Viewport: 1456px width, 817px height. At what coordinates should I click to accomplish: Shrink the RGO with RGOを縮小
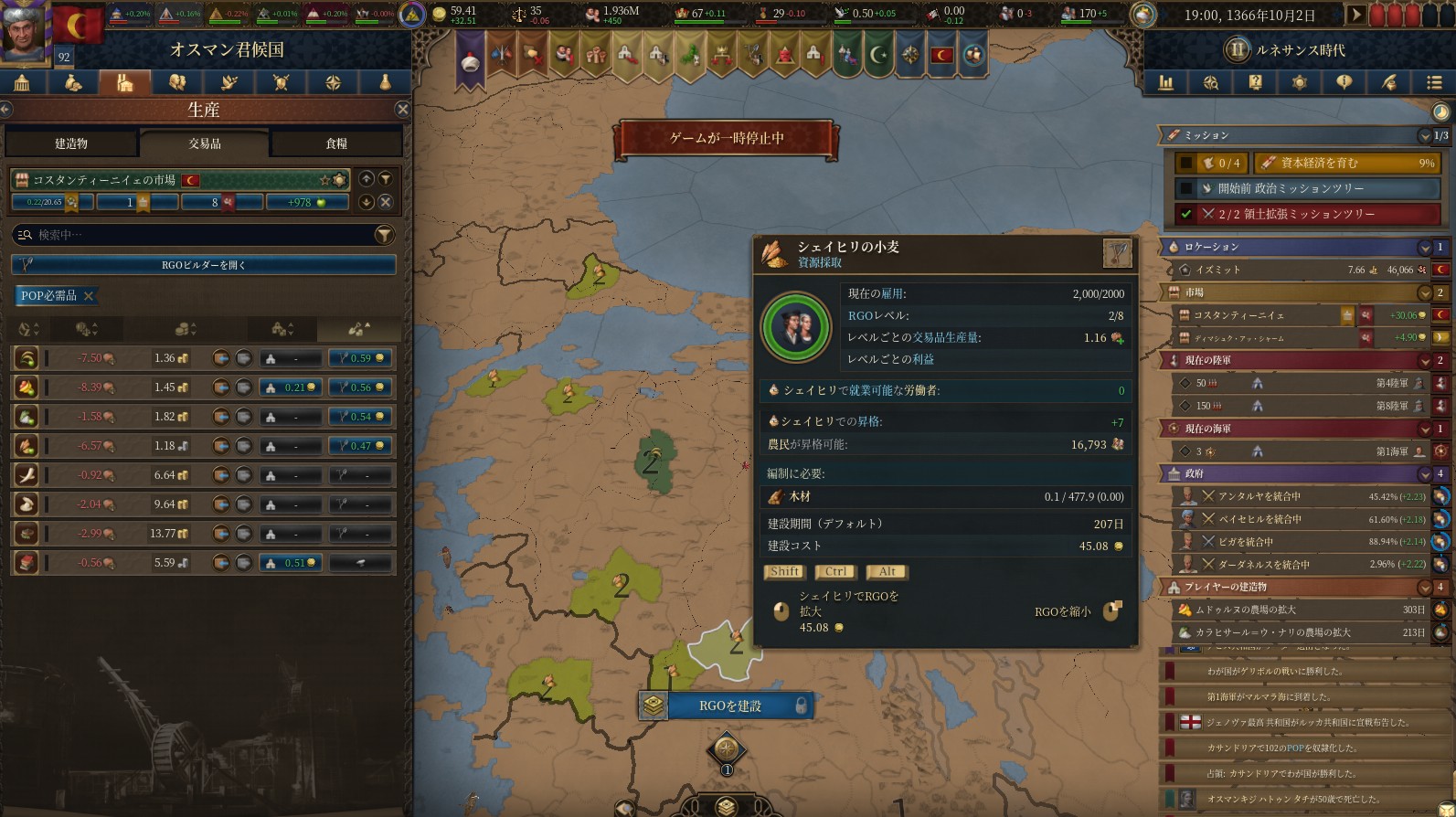[x=1111, y=611]
